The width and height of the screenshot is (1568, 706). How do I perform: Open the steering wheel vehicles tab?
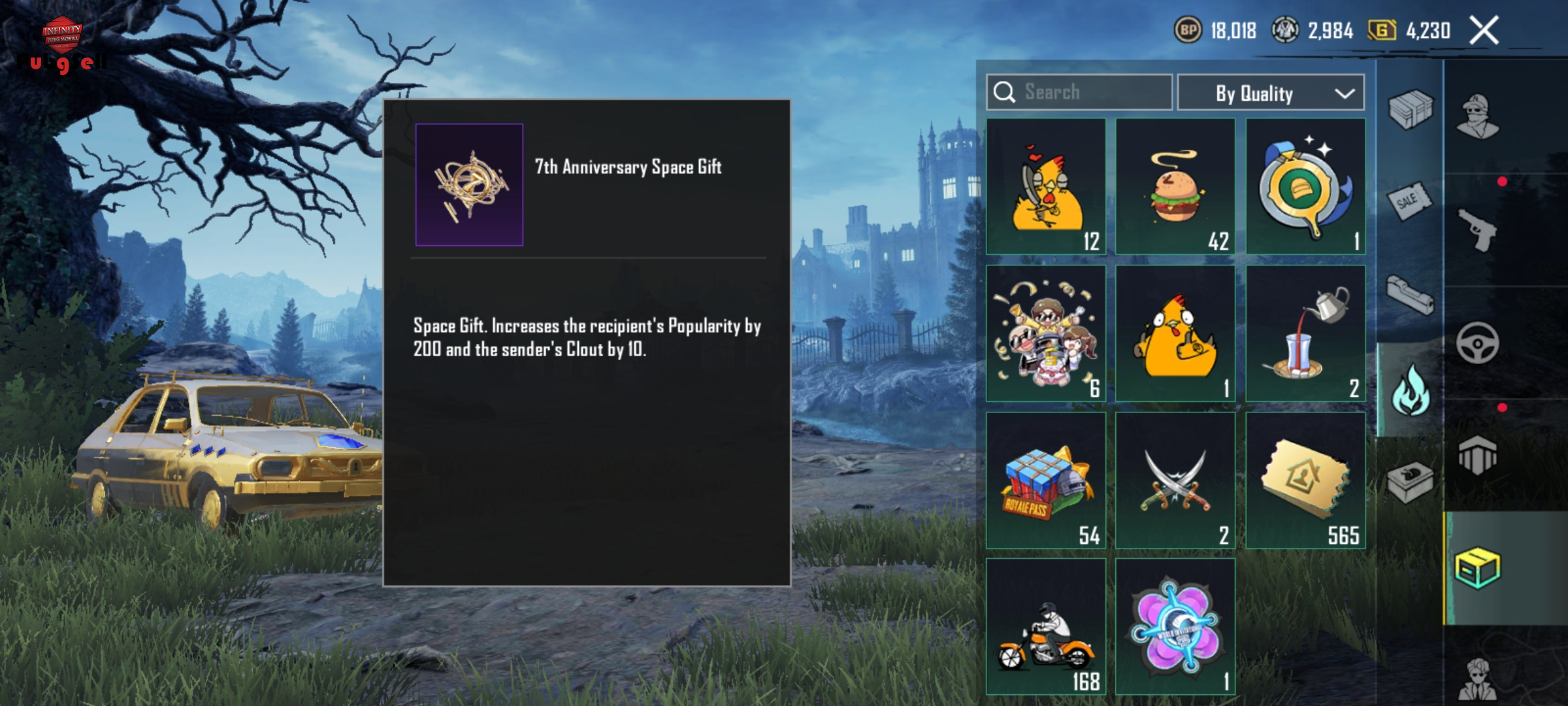pos(1478,343)
